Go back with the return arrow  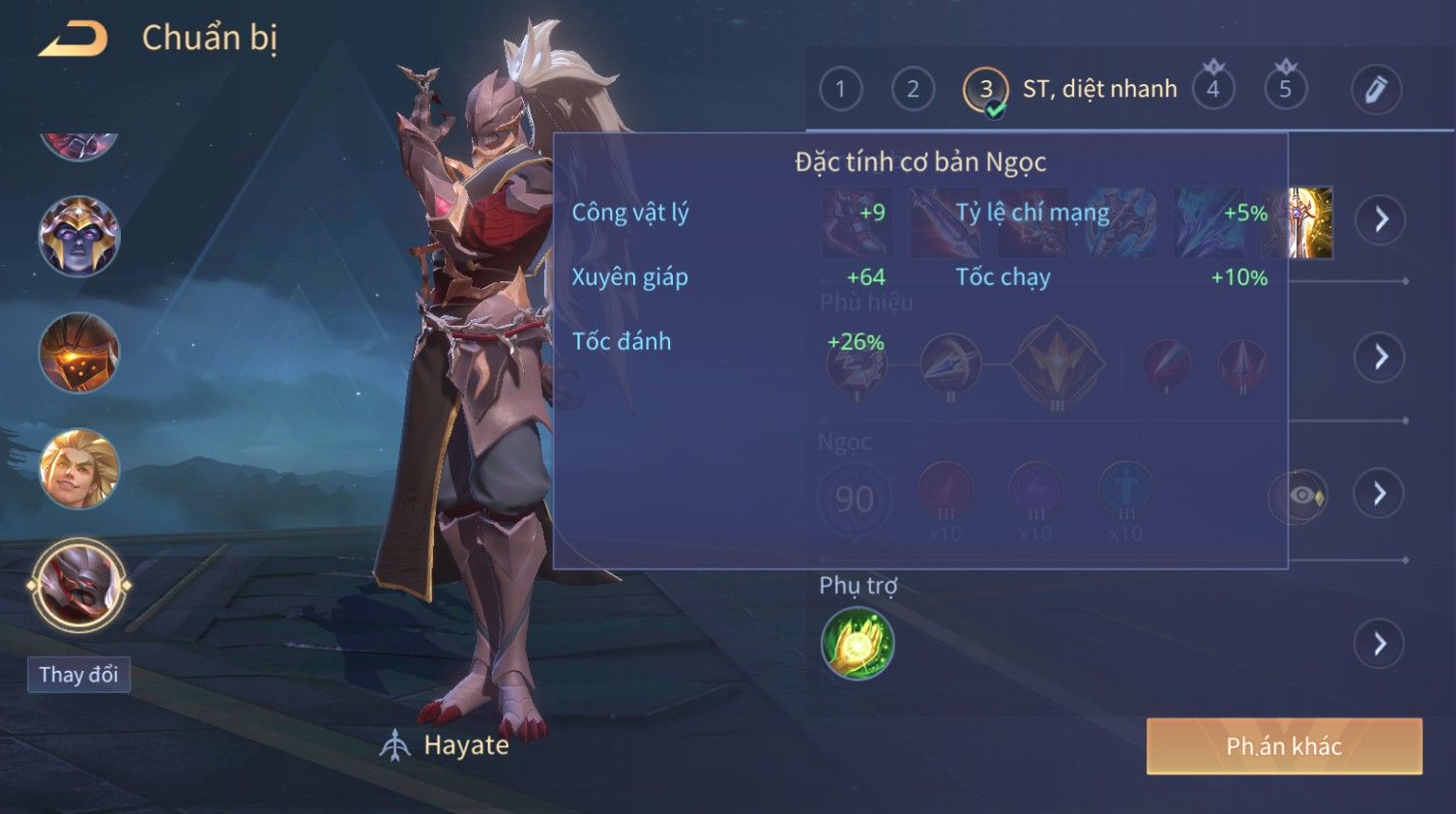click(73, 40)
